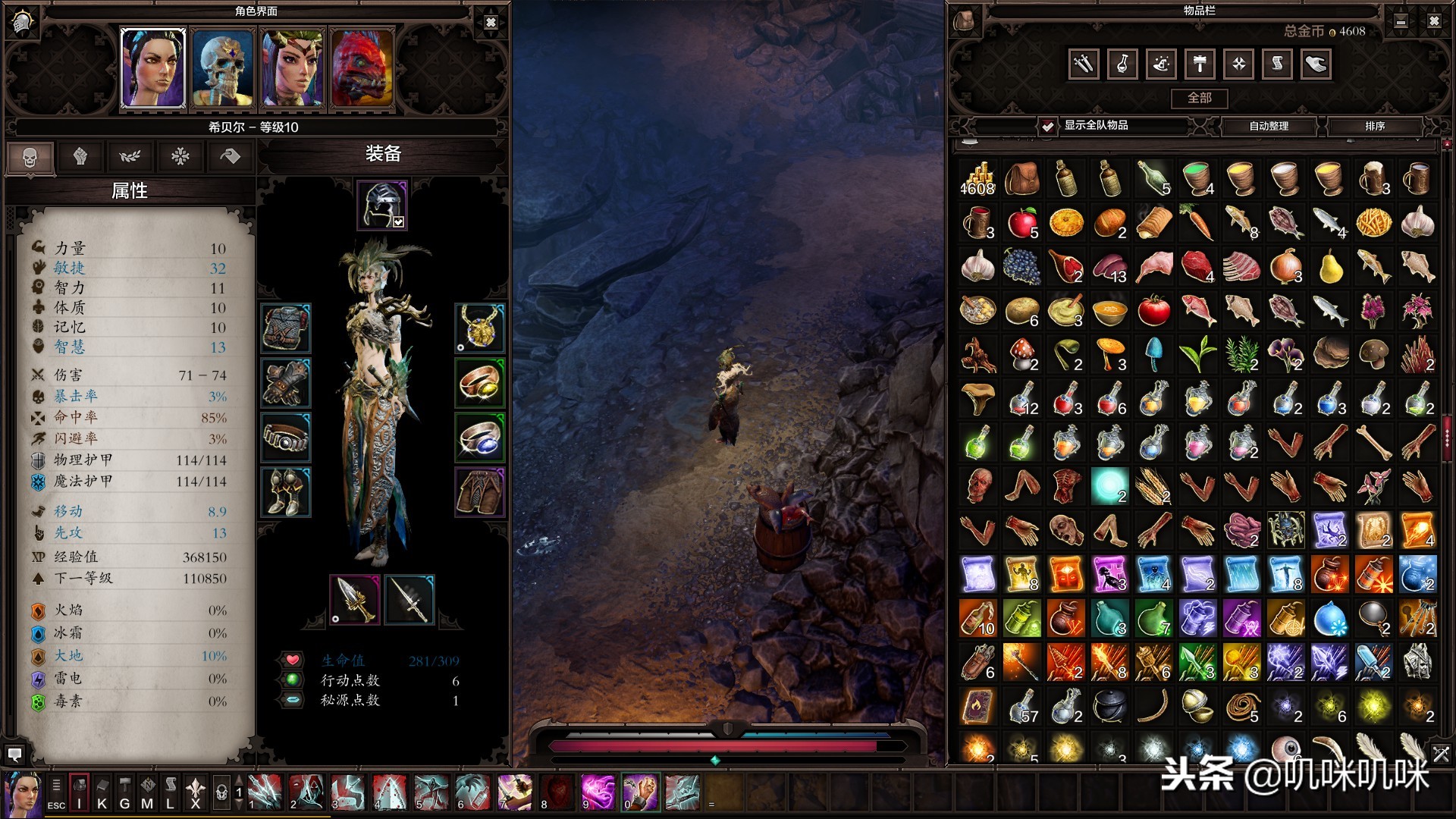Show all items with 全部 filter

point(1199,98)
